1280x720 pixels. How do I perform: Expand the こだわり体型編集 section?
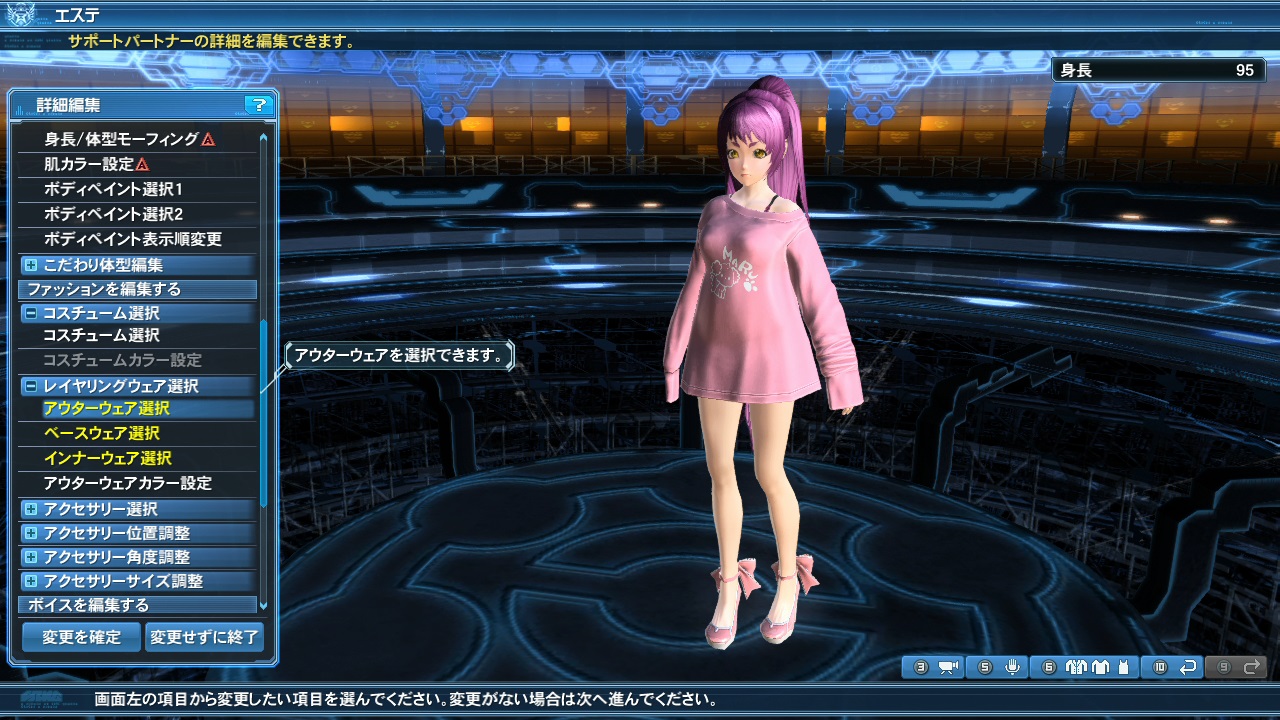pyautogui.click(x=31, y=265)
